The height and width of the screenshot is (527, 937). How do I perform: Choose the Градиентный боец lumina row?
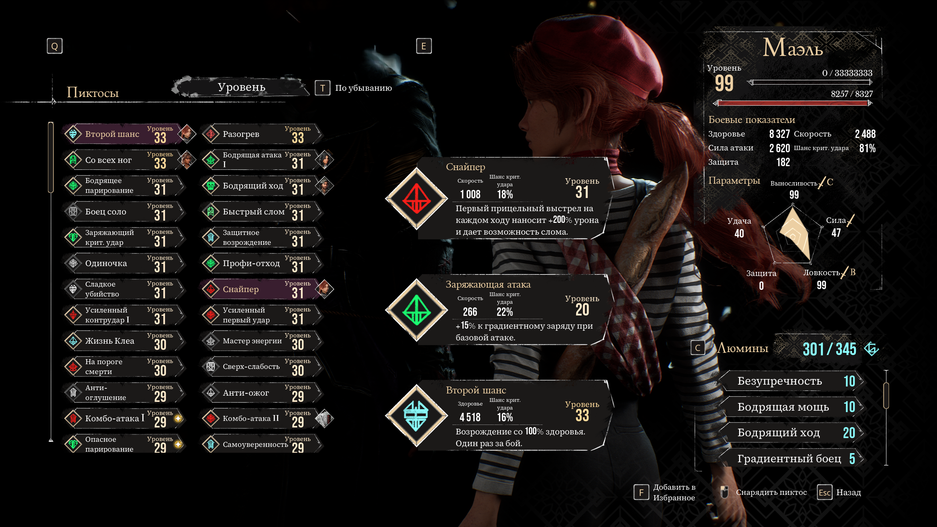795,459
